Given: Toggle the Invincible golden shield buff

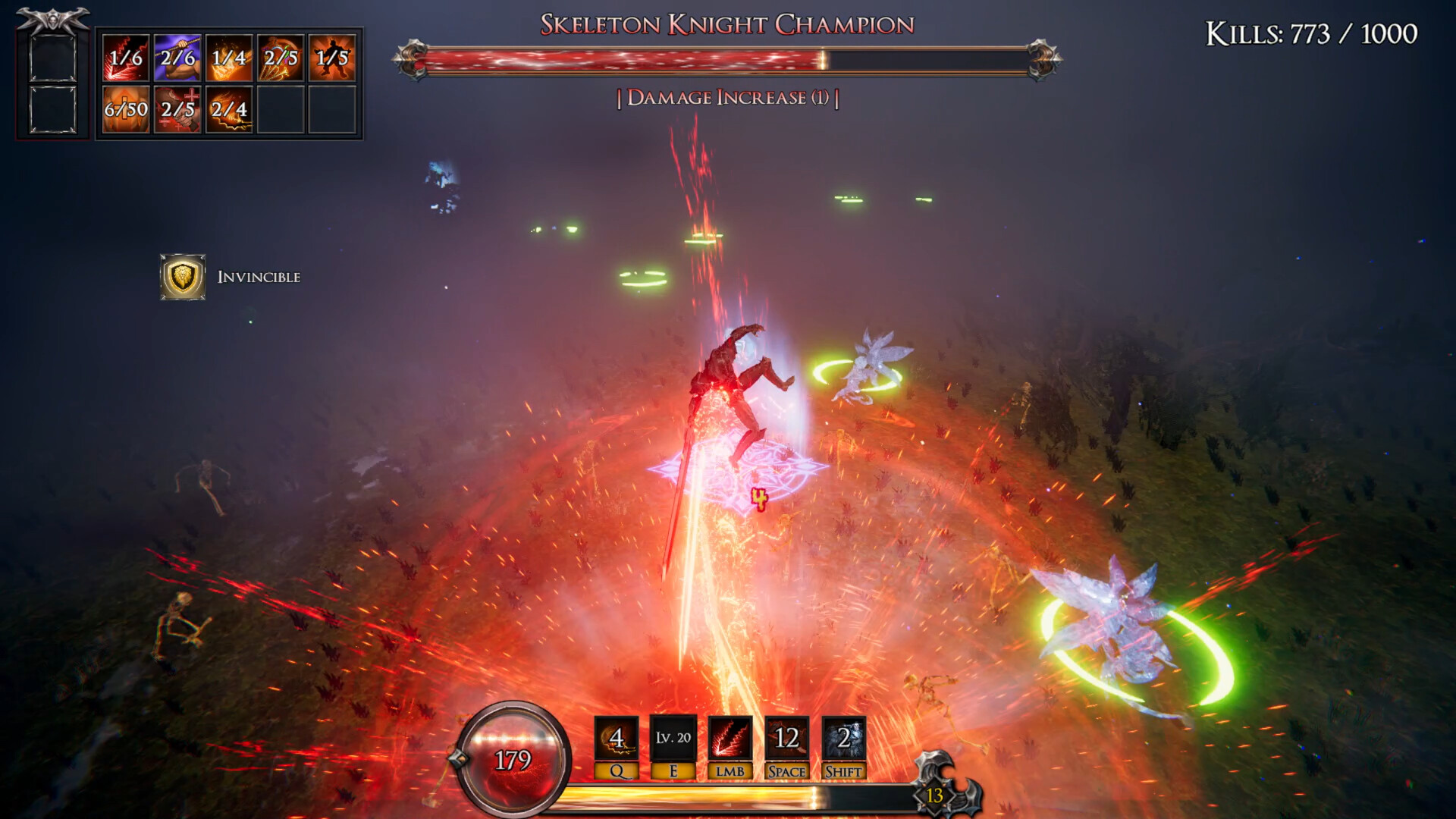Looking at the screenshot, I should [x=184, y=278].
